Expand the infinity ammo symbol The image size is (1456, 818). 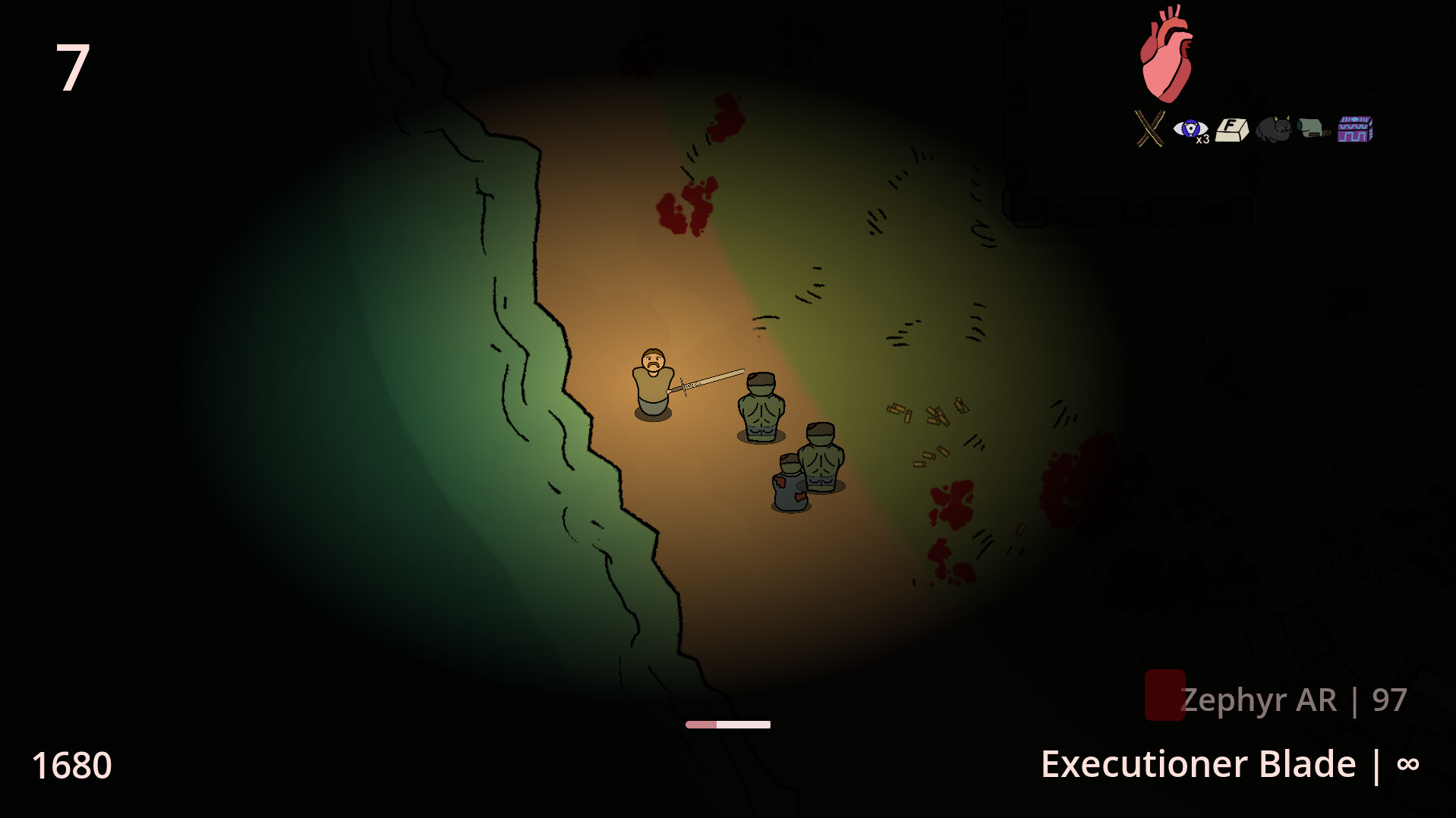click(x=1408, y=764)
